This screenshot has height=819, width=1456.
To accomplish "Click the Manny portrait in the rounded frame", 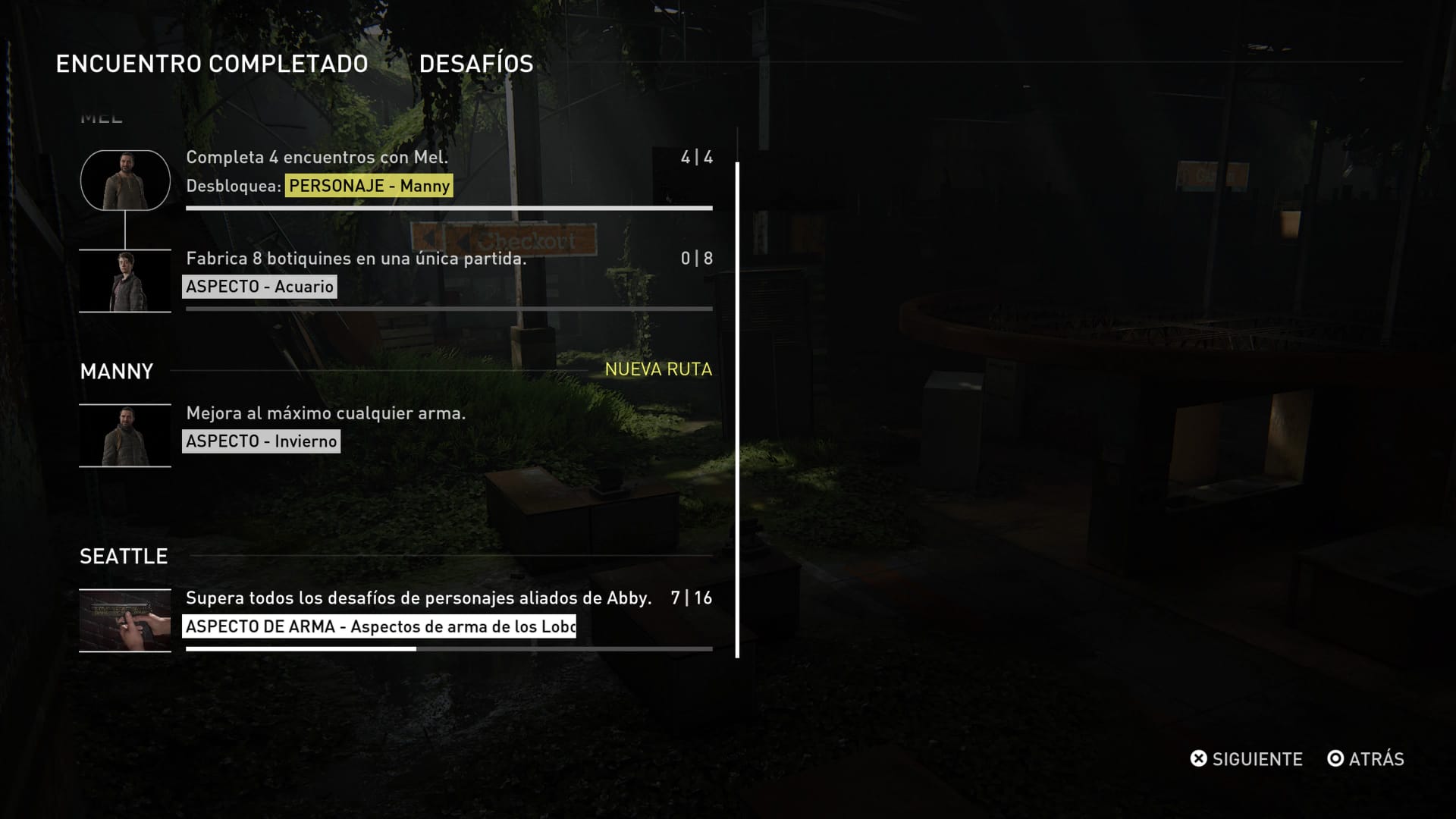I will 125,180.
